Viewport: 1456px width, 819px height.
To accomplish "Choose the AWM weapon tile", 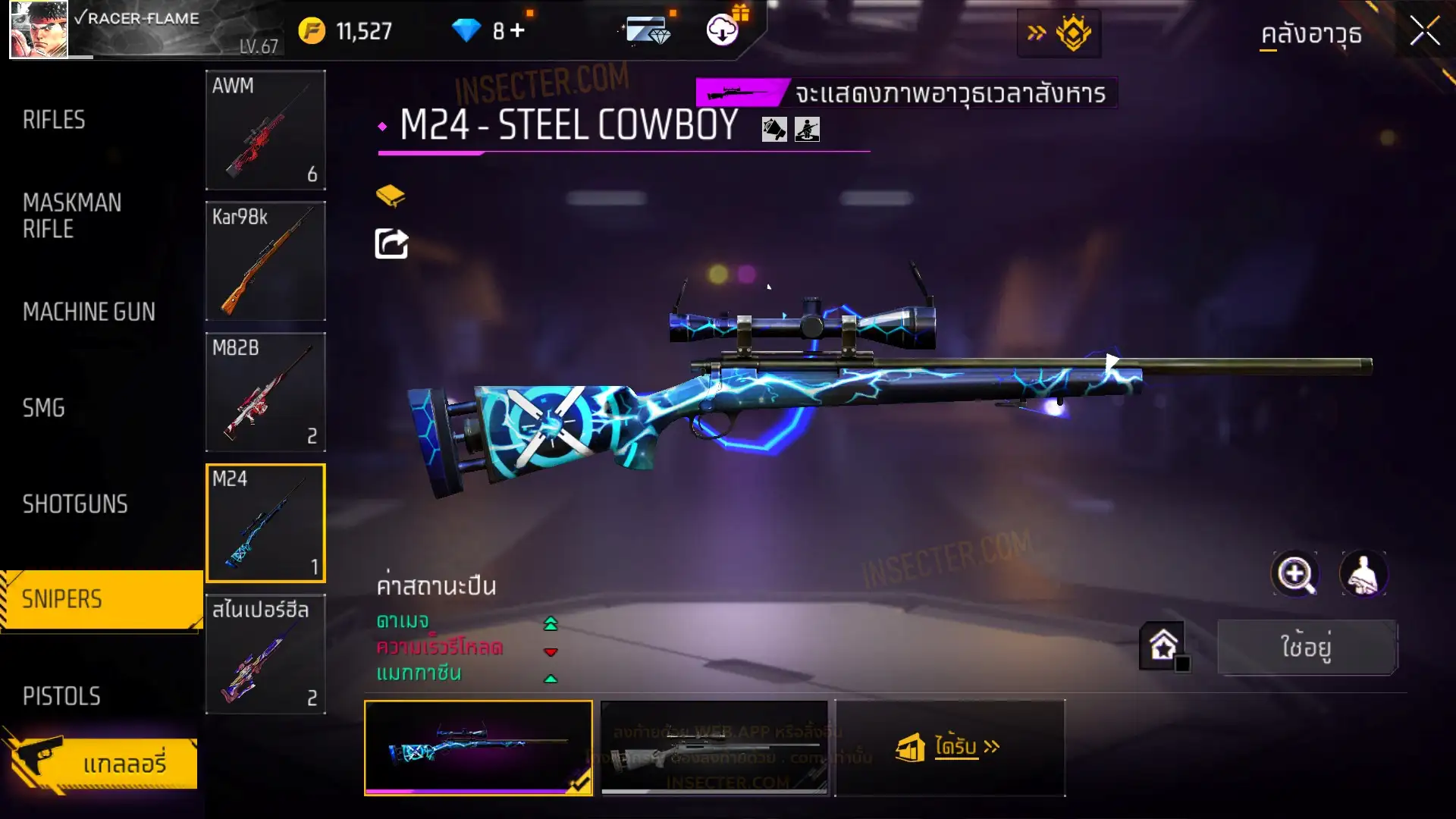I will click(x=265, y=130).
